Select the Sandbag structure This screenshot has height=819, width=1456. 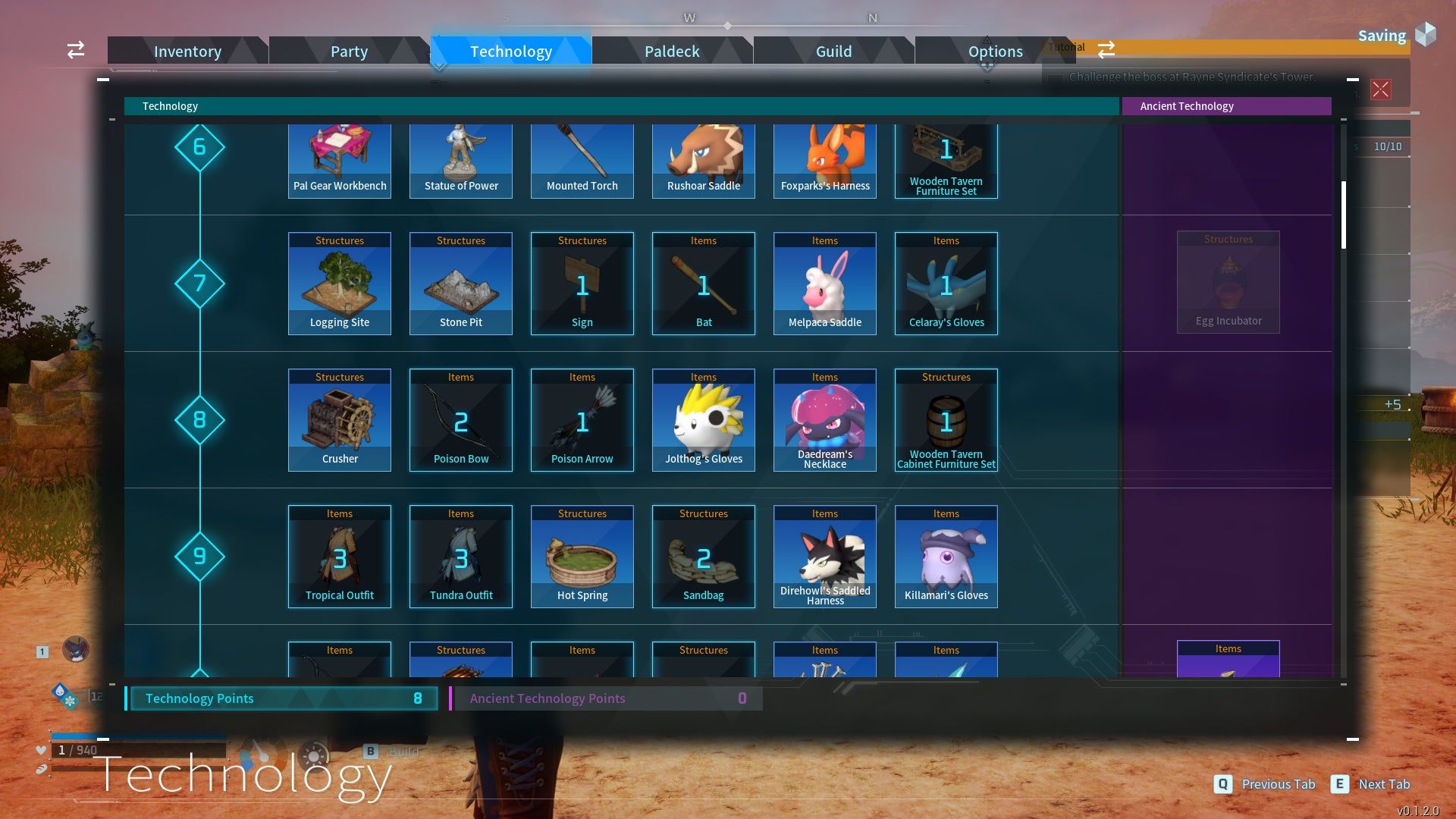(x=703, y=556)
